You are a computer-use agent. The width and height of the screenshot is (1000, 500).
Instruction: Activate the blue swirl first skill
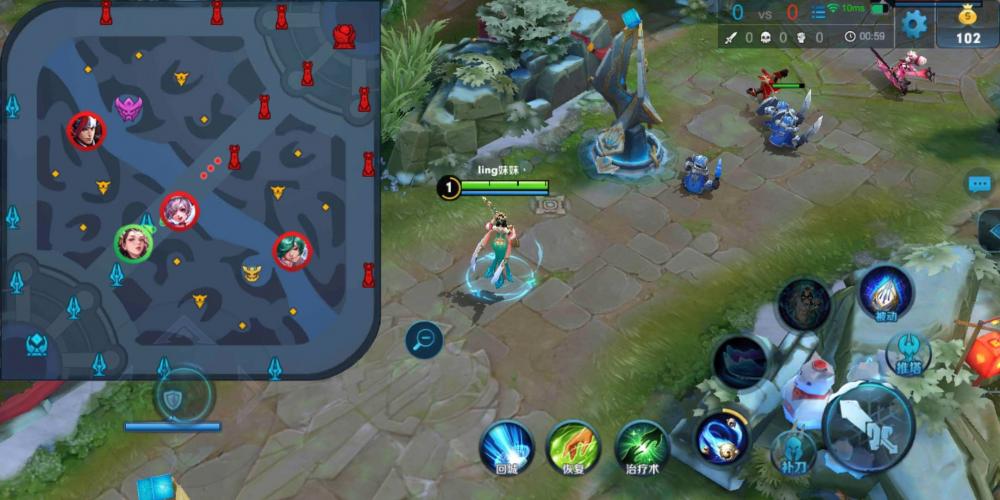tap(723, 437)
